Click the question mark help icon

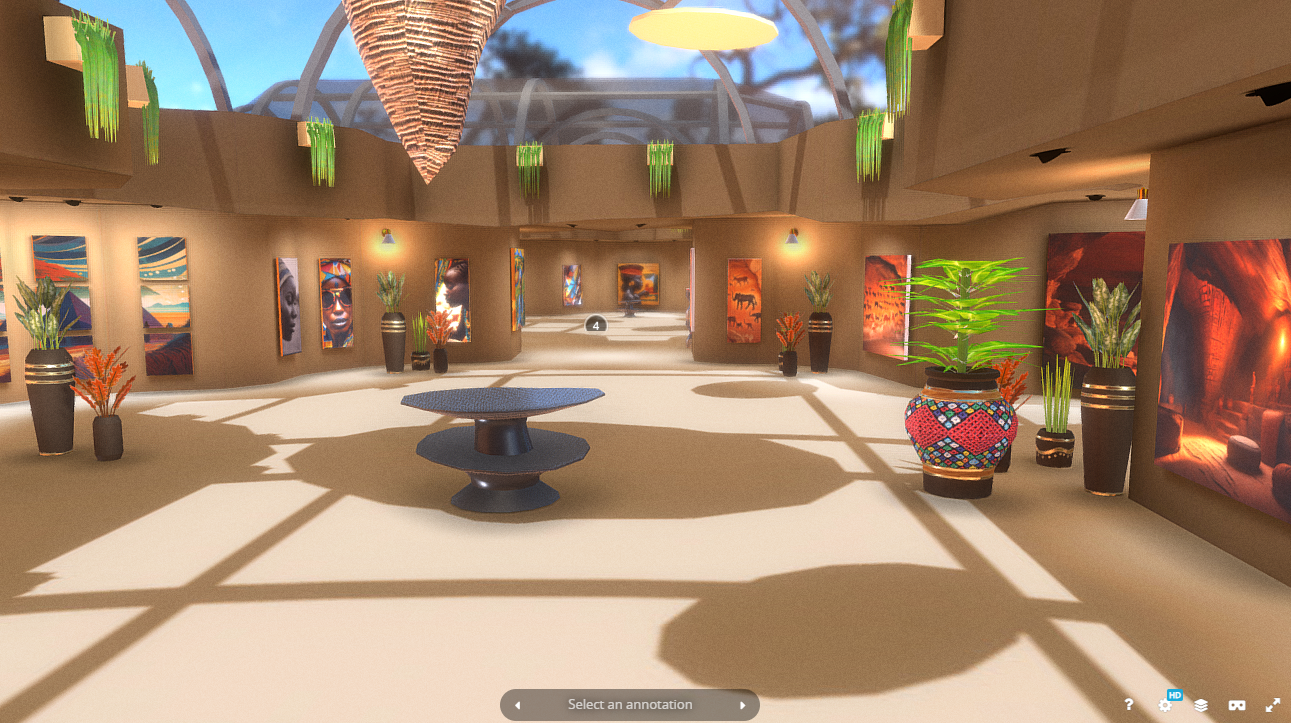[1130, 705]
